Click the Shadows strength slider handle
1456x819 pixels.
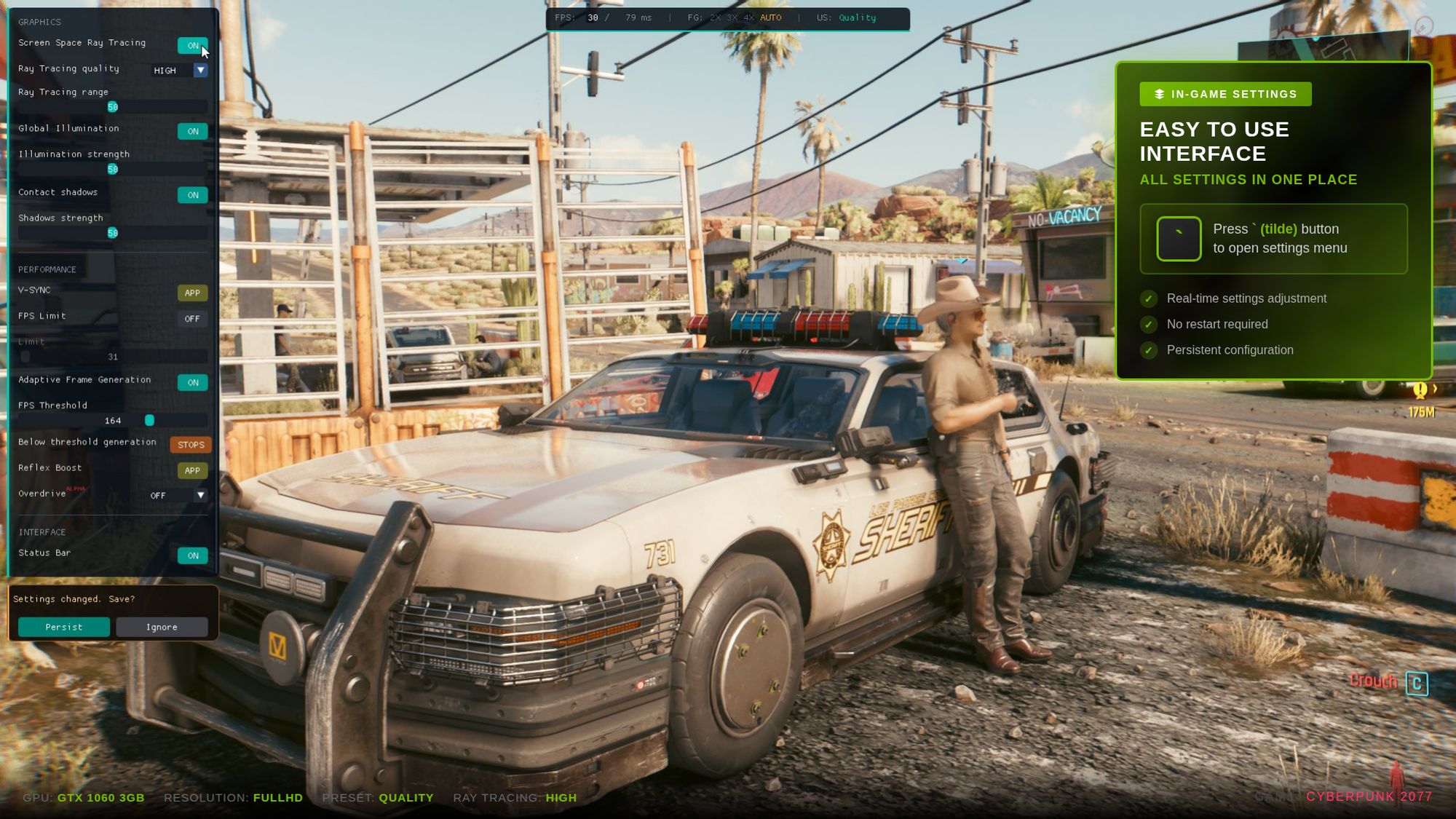point(113,233)
